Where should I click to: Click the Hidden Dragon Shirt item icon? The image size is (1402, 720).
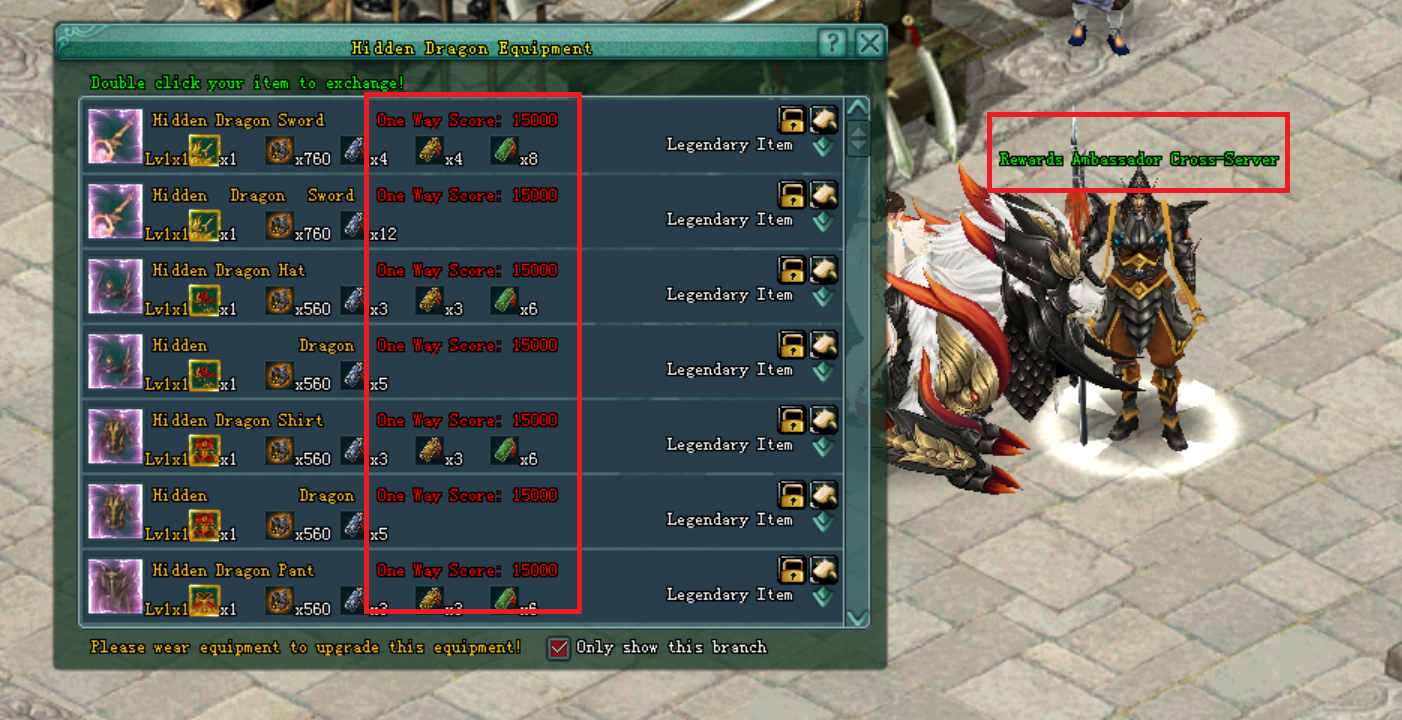click(115, 436)
